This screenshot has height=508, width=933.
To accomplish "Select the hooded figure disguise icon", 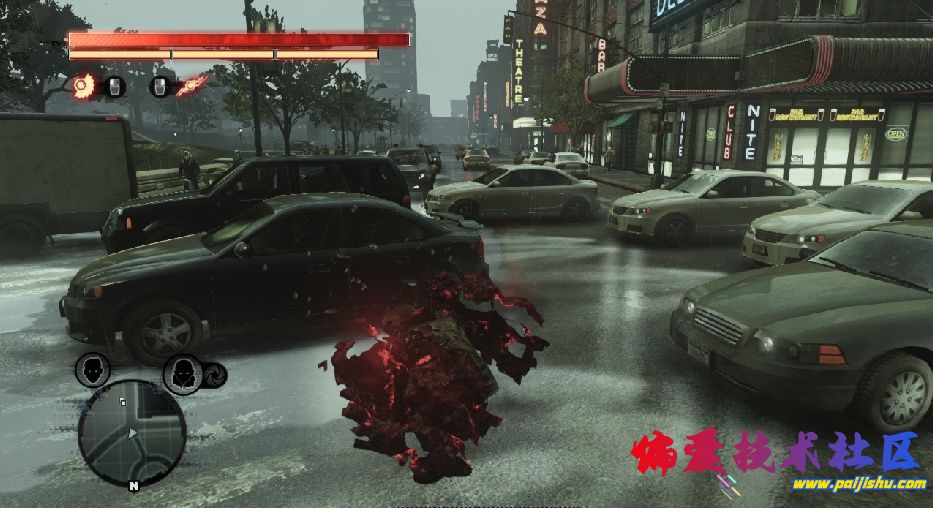I will 182,373.
